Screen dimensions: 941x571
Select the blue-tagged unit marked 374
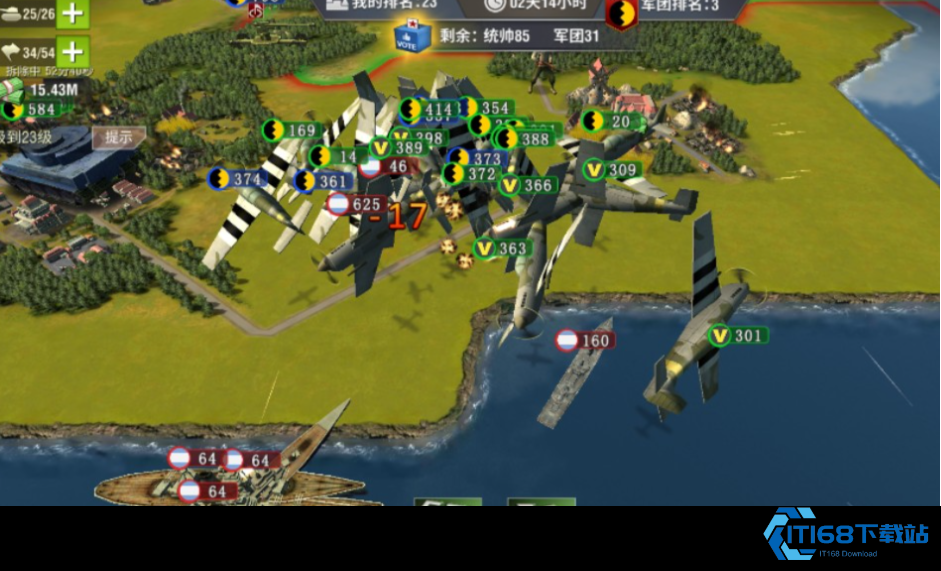[x=236, y=180]
